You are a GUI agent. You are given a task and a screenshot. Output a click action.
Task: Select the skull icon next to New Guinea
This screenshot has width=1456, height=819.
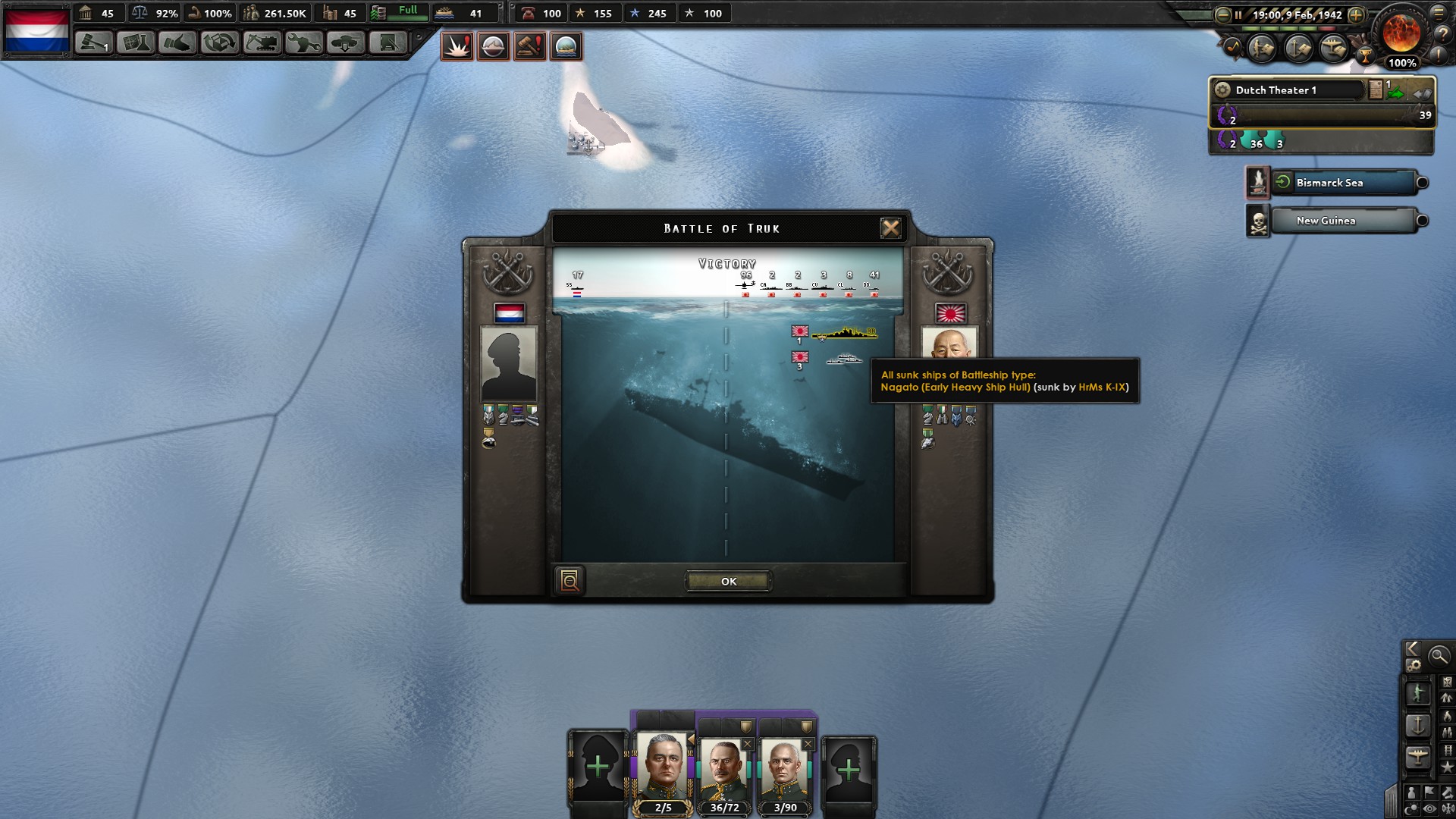[1260, 221]
